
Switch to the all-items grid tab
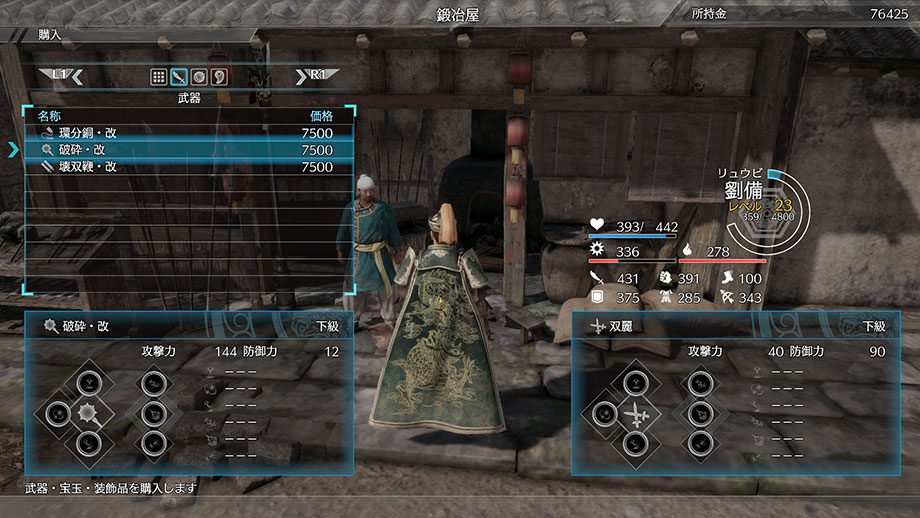pyautogui.click(x=159, y=77)
